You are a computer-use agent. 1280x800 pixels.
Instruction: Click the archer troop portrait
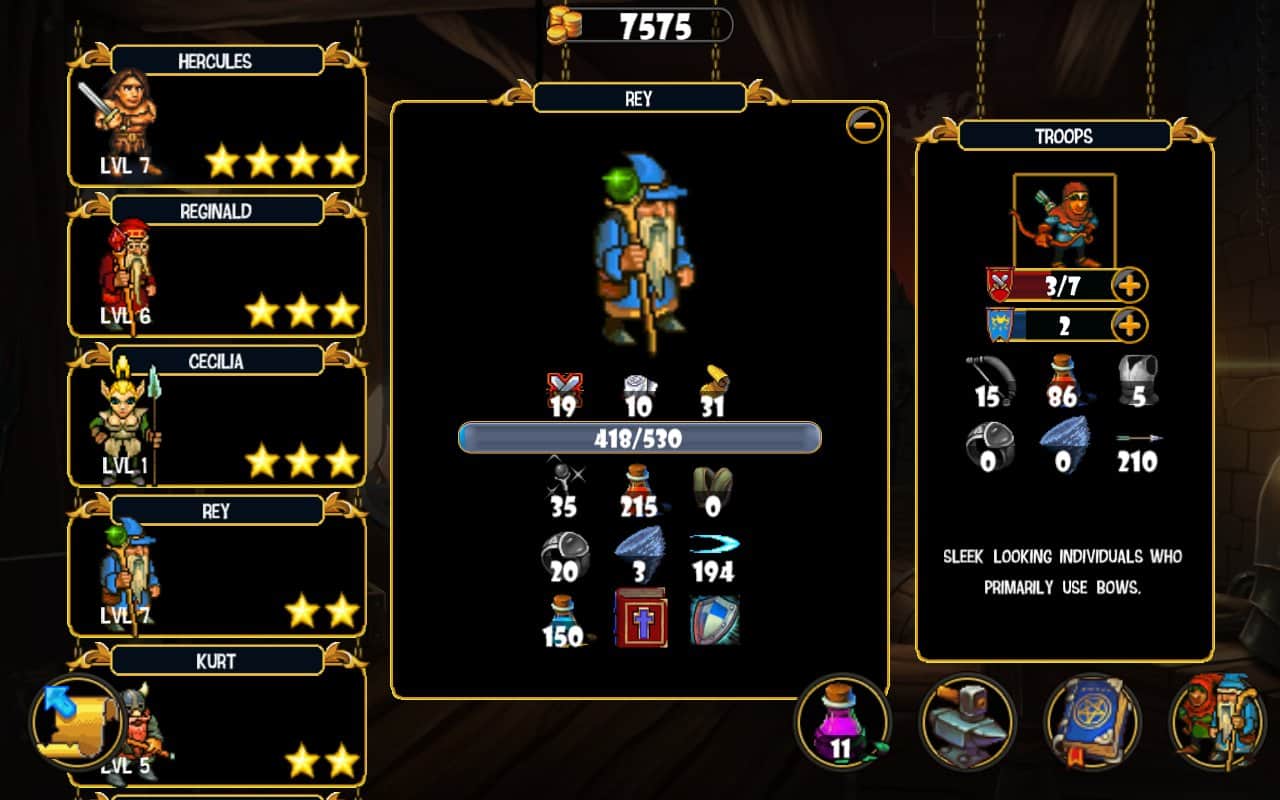[x=1064, y=221]
